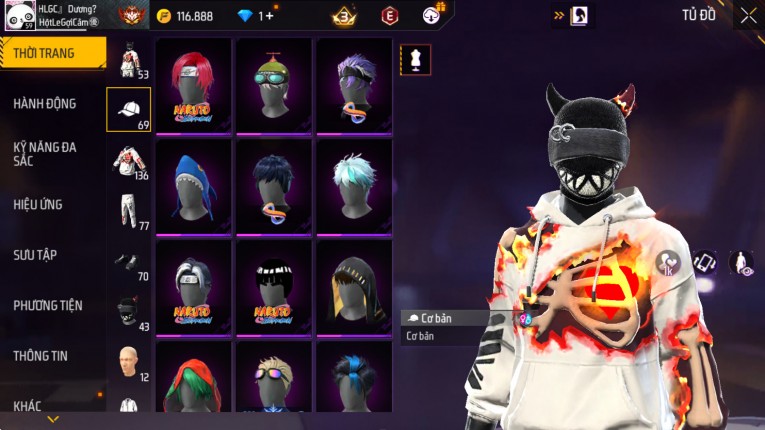Image resolution: width=765 pixels, height=430 pixels.
Task: Choose the black bowl-cut Naruto hairstyle
Action: point(274,287)
